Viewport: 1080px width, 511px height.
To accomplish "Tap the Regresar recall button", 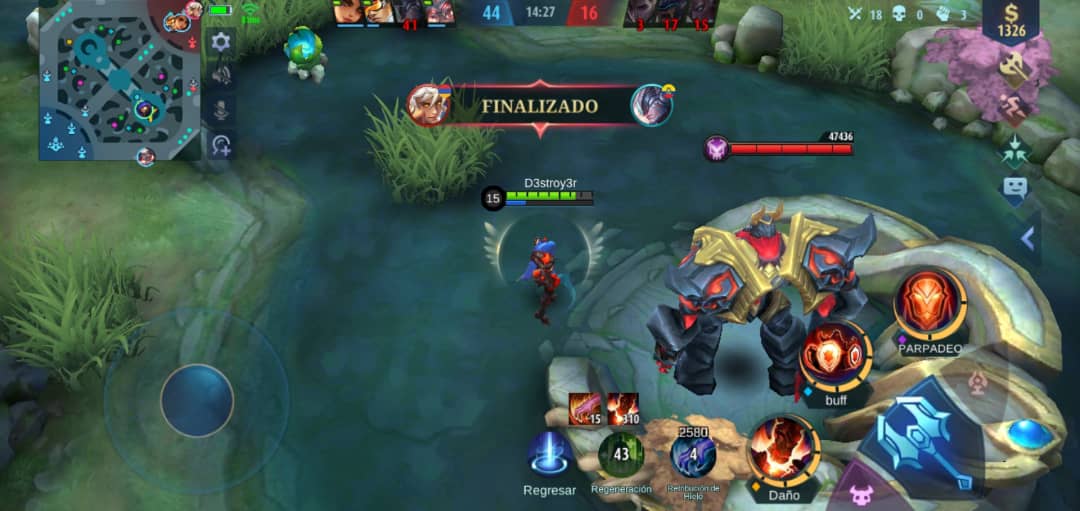I will click(549, 455).
